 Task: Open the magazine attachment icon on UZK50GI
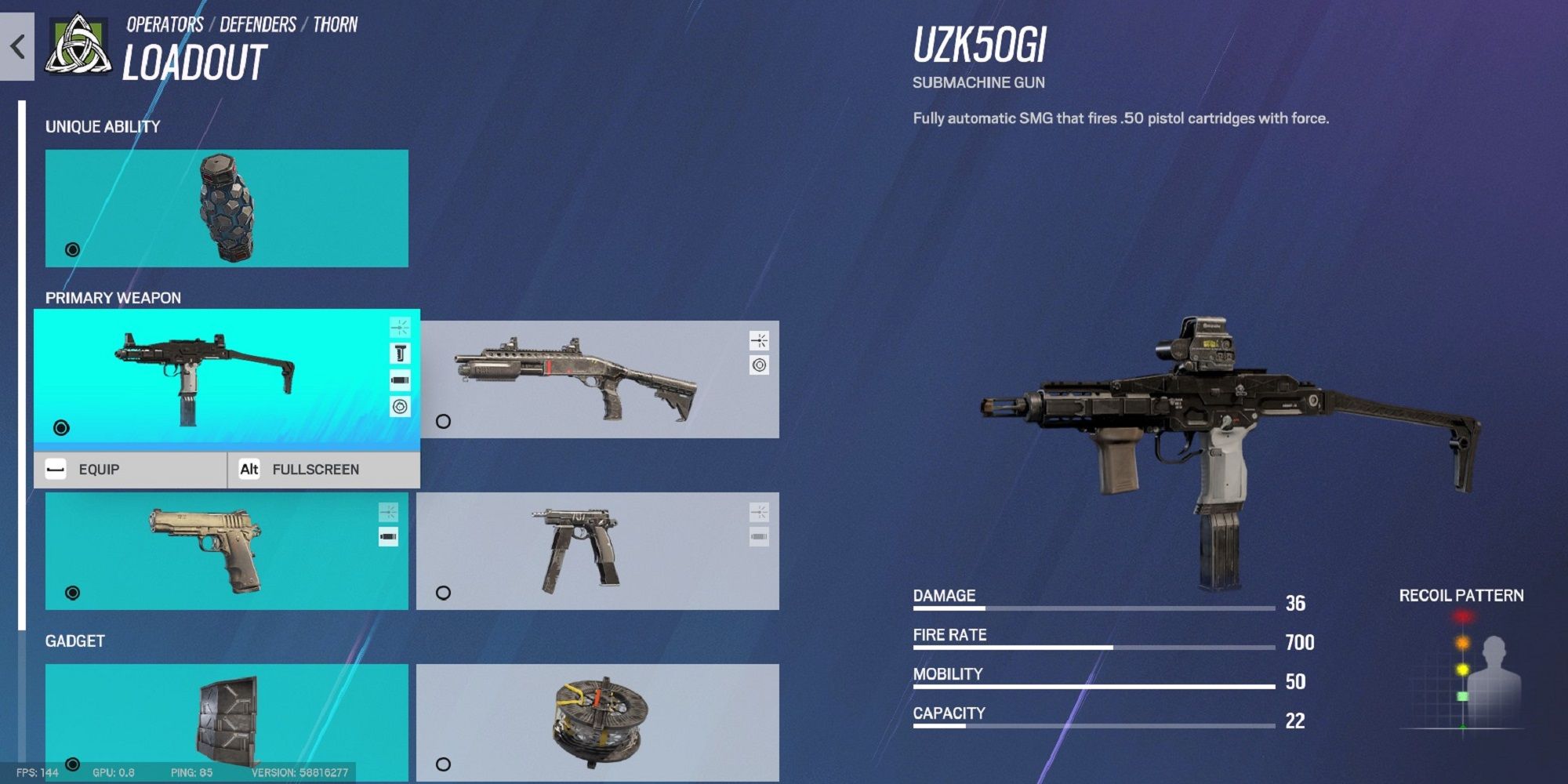[x=401, y=379]
